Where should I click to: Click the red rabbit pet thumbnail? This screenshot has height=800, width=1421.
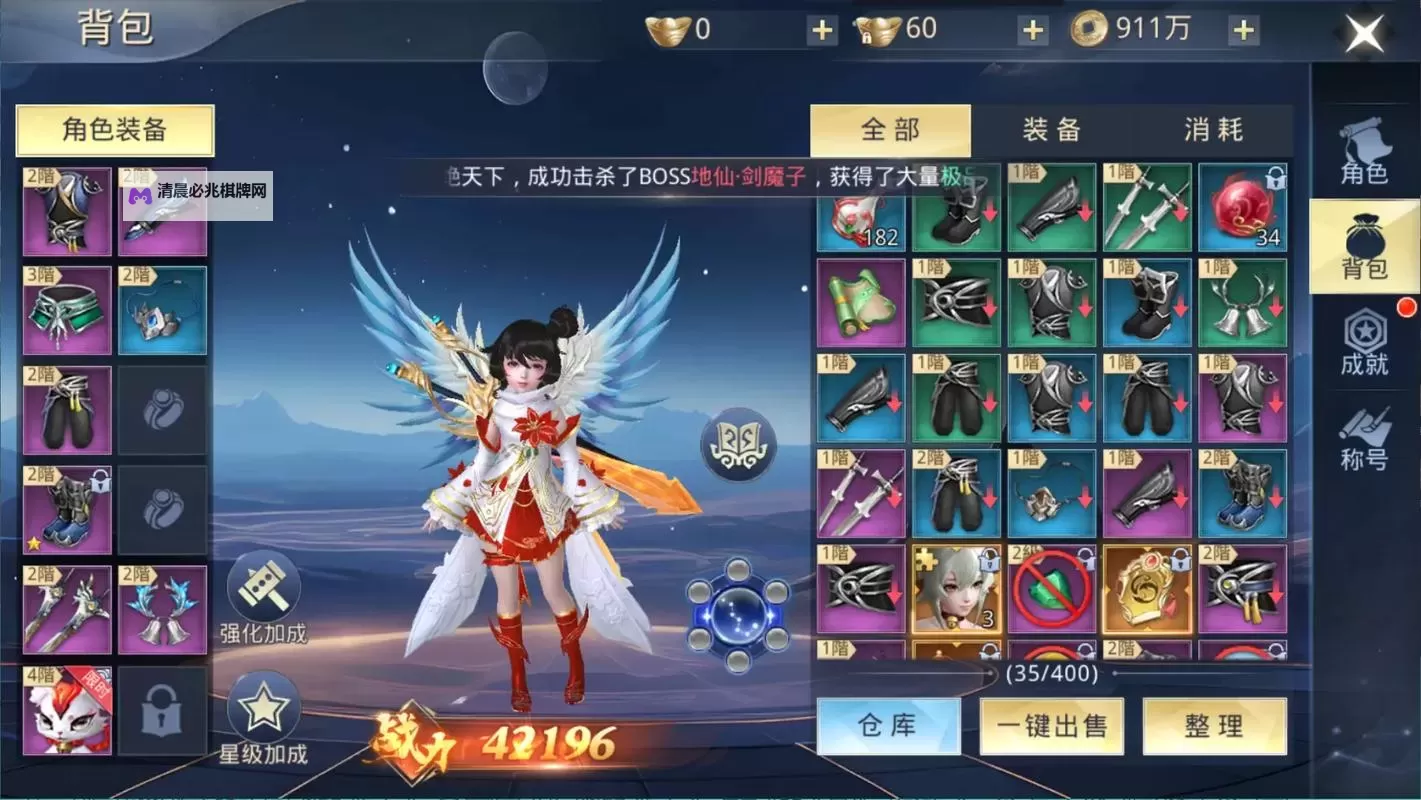click(x=66, y=711)
